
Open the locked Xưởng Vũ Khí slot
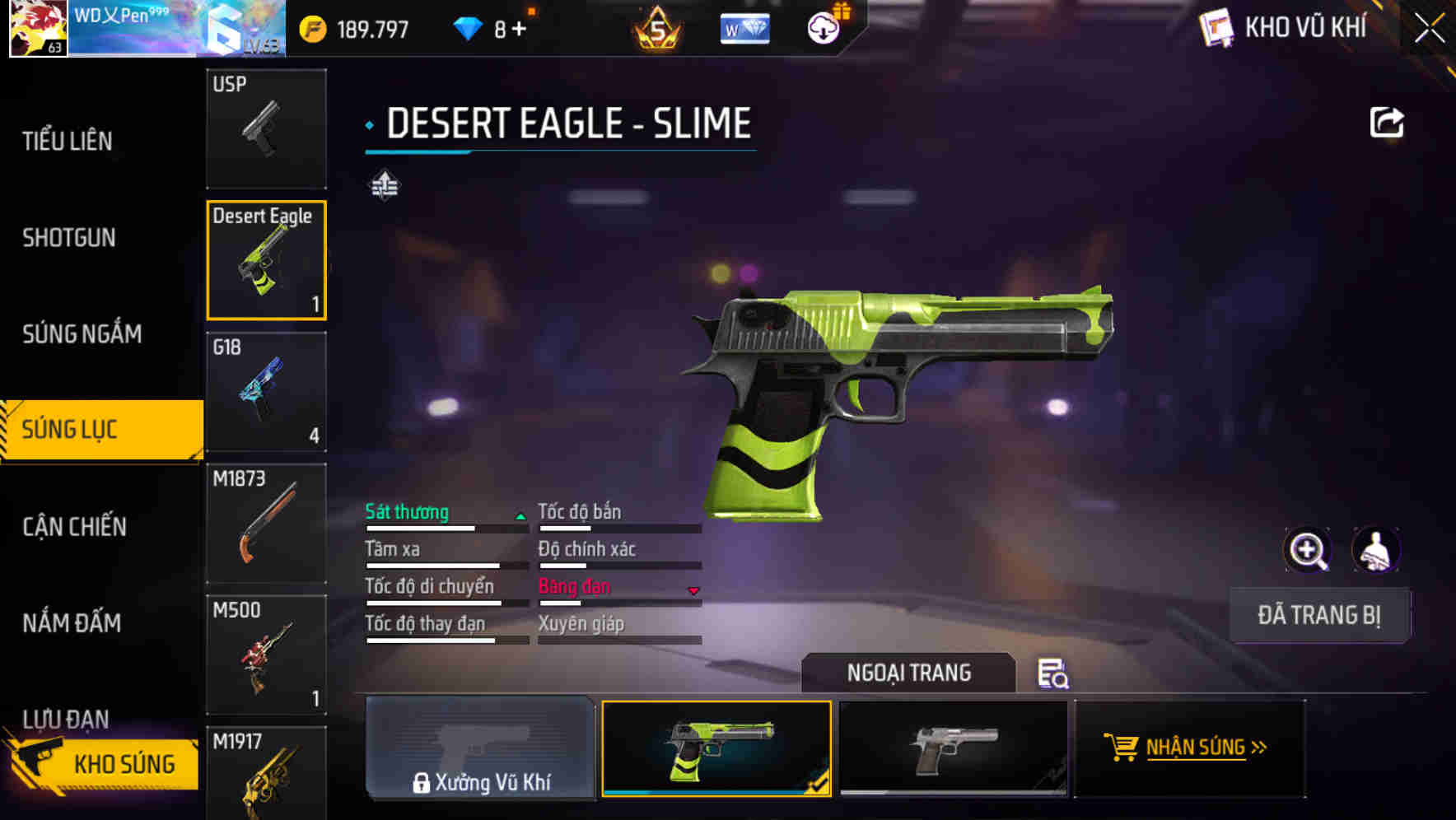click(480, 751)
